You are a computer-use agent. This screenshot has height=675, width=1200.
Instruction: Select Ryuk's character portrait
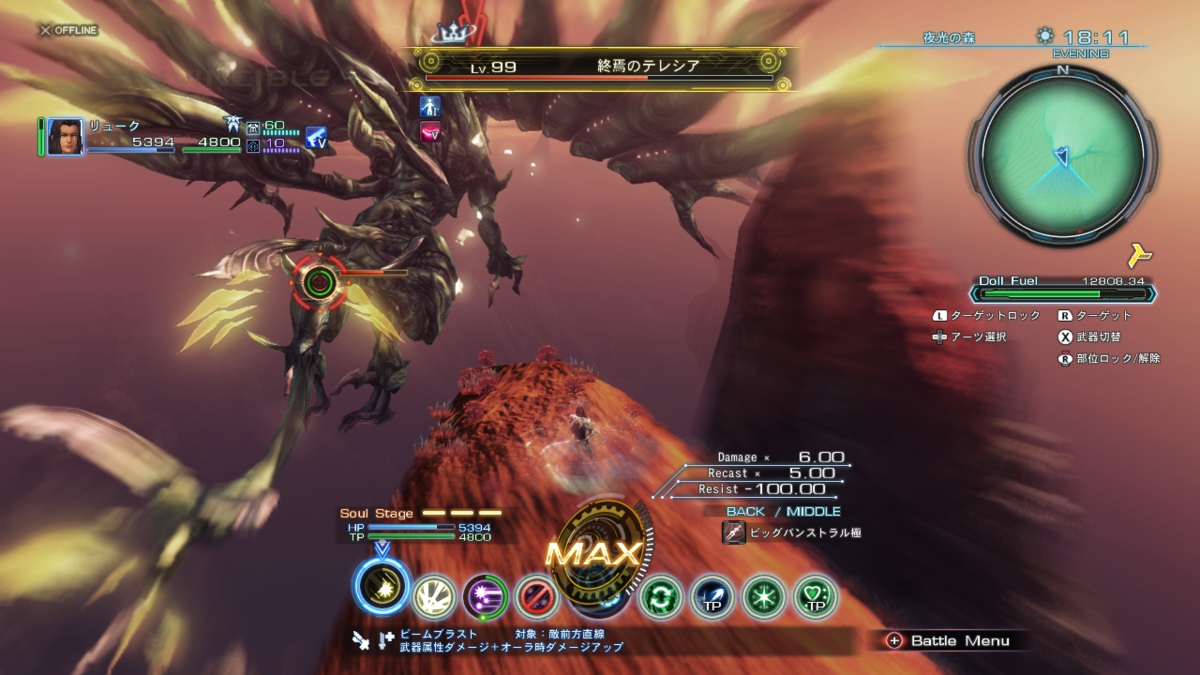tap(65, 137)
